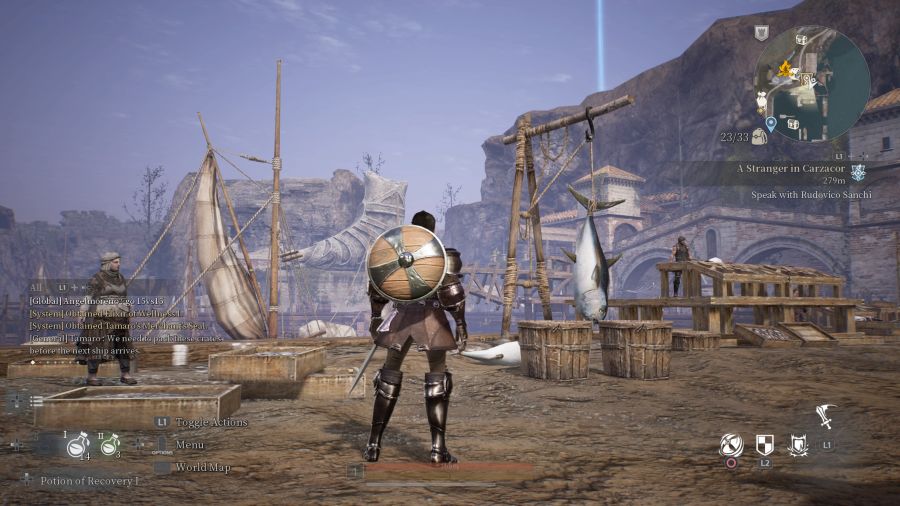Activate the sword slash skill icon

pyautogui.click(x=824, y=415)
